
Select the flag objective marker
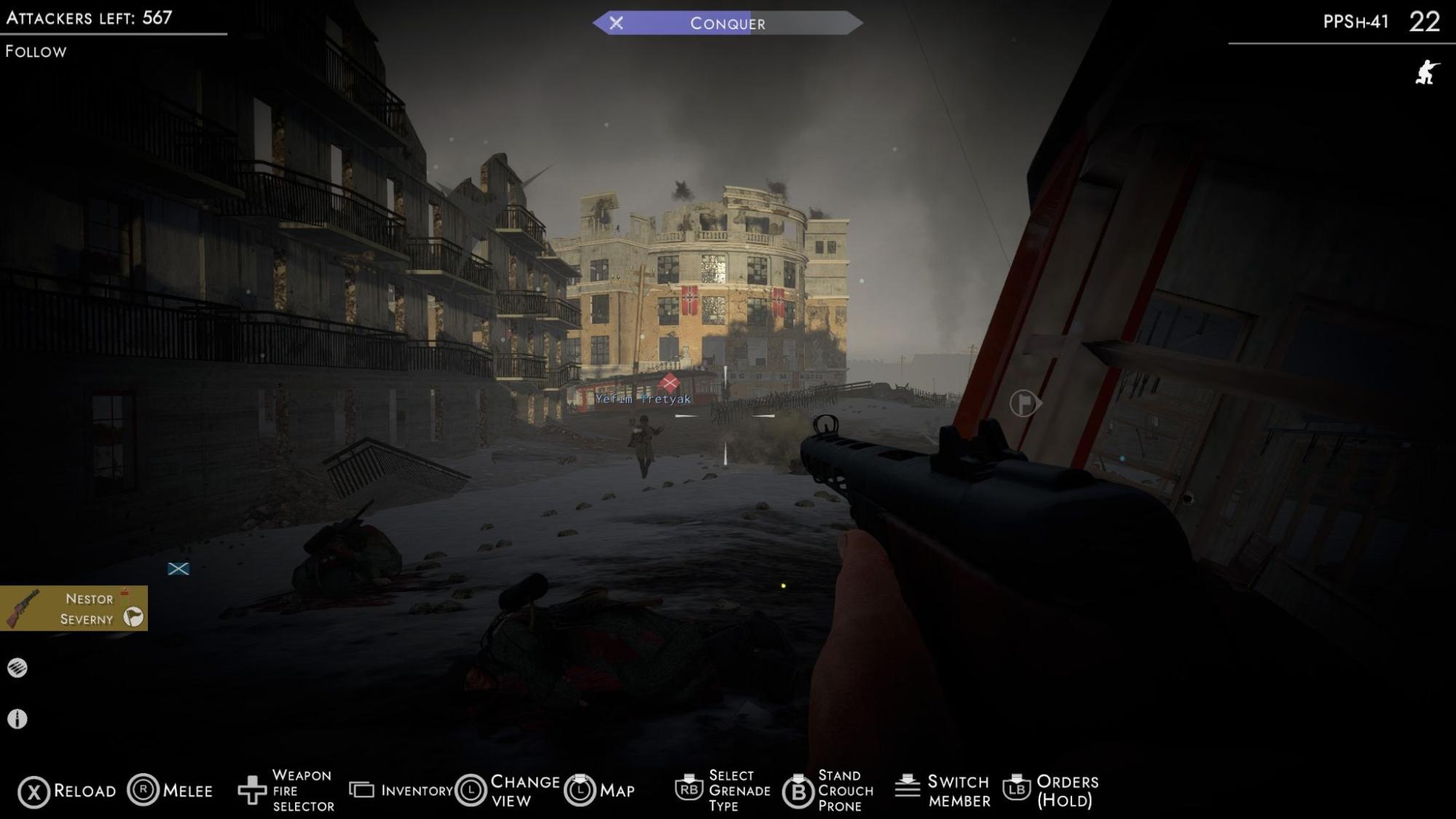pyautogui.click(x=1024, y=403)
